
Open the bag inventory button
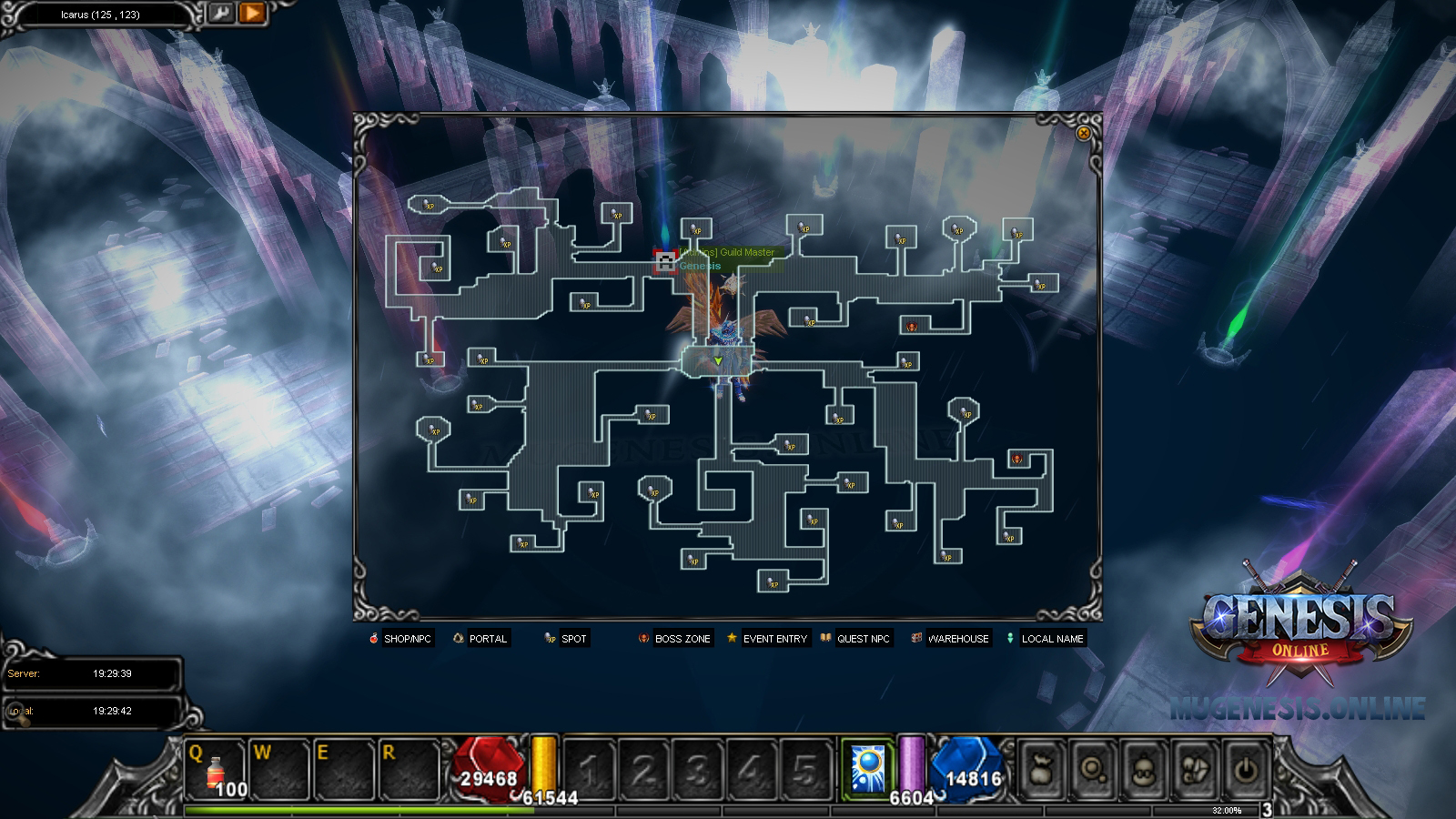1040,770
